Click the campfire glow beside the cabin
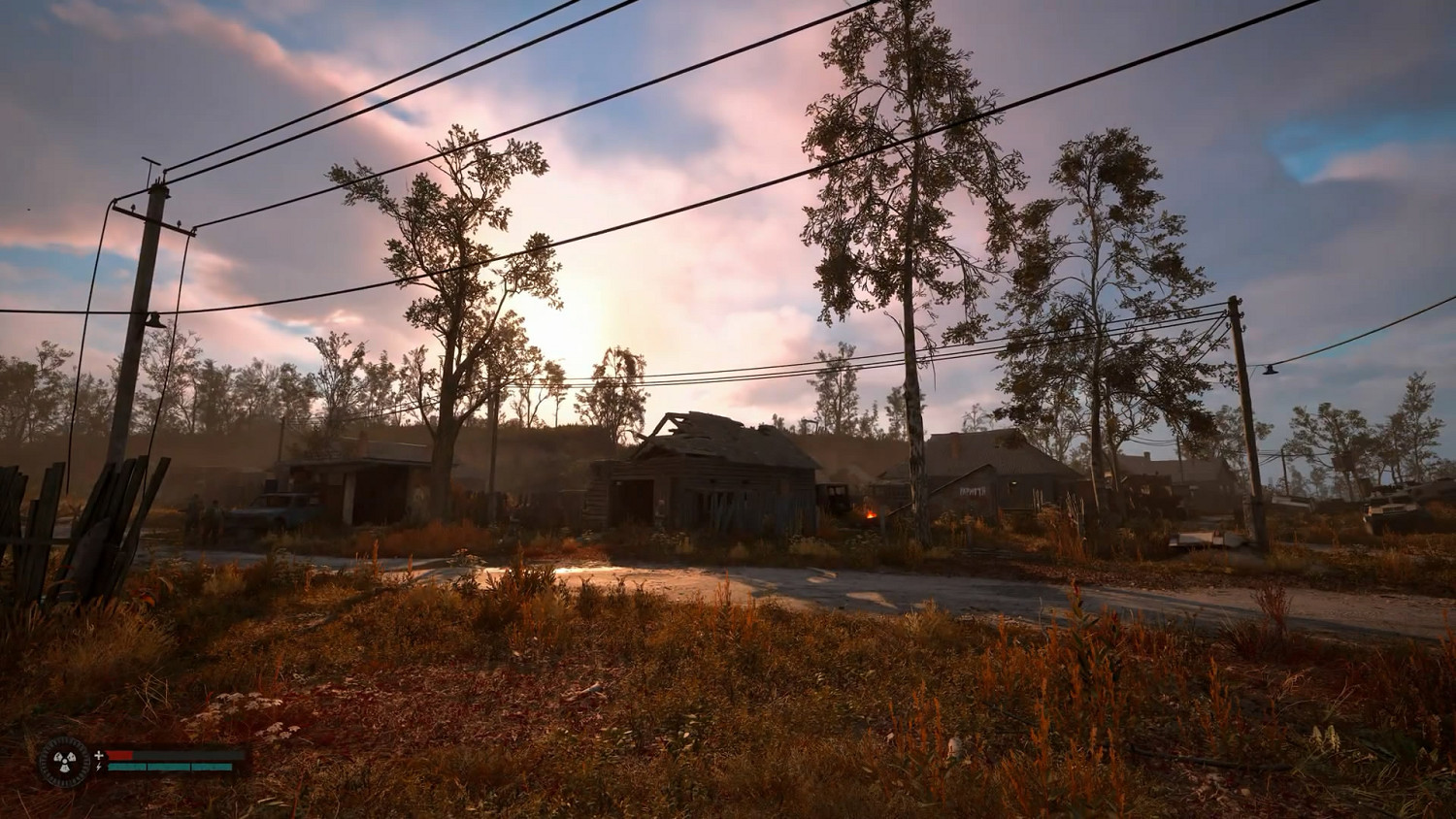1456x819 pixels. pyautogui.click(x=871, y=512)
